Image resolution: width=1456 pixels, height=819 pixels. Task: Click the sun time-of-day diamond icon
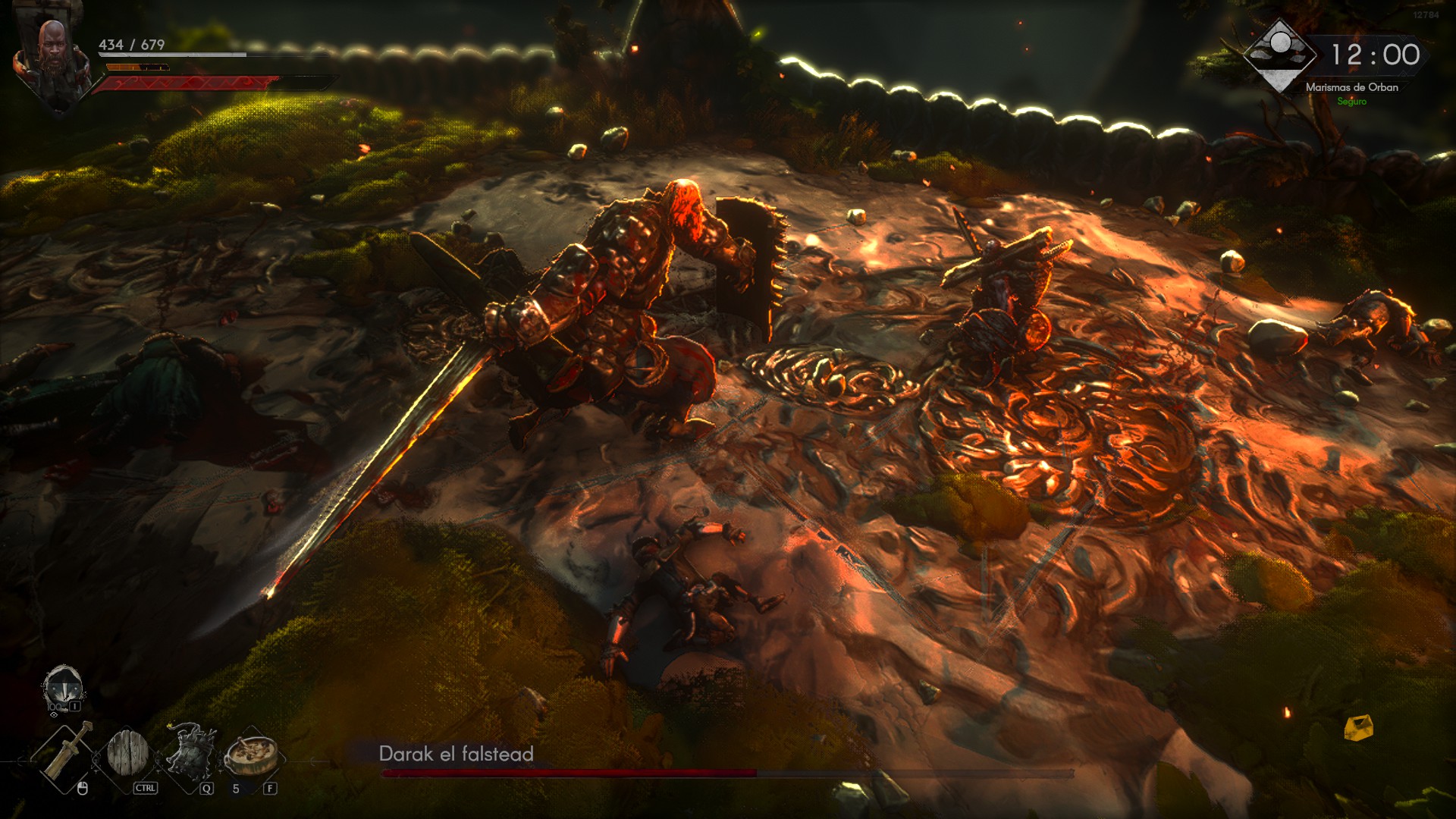[1280, 55]
